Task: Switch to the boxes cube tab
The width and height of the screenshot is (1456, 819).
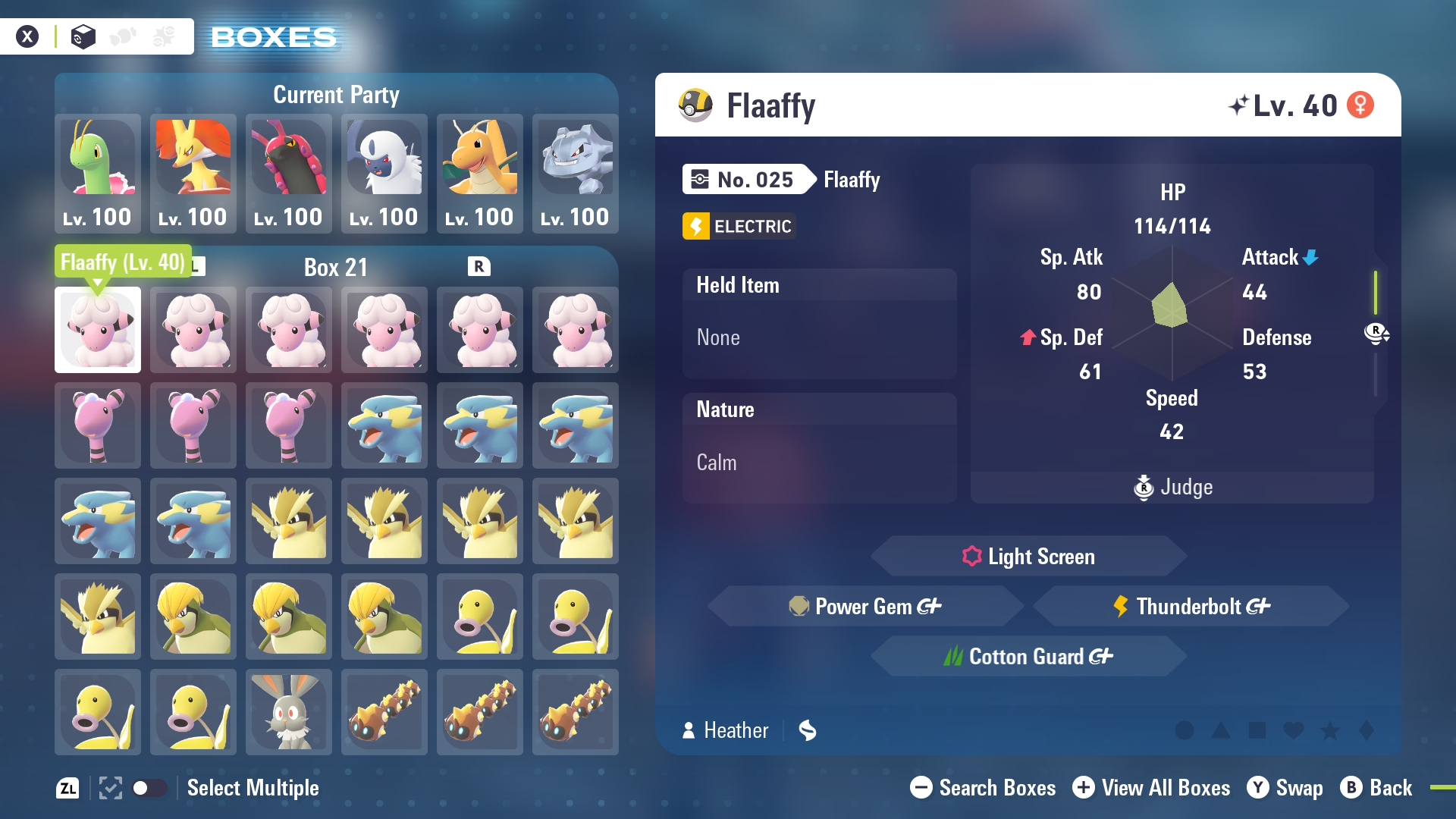Action: 83,36
